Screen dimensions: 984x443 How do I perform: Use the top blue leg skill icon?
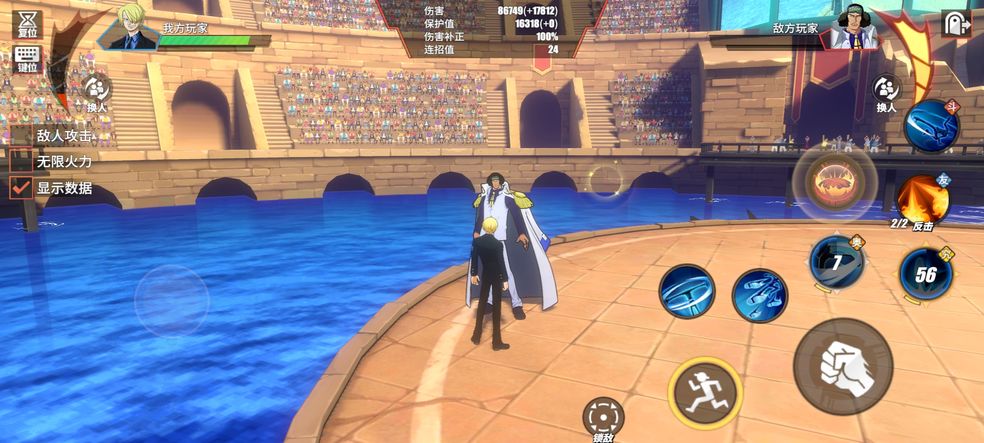pyautogui.click(x=931, y=126)
